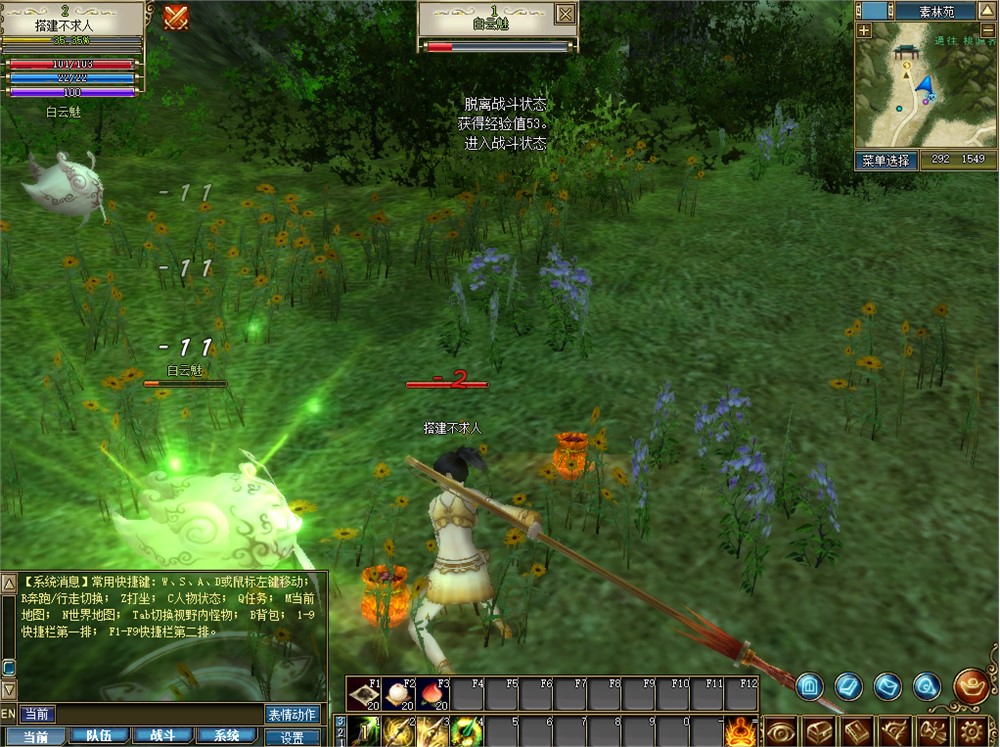The image size is (1000, 747).
Task: Zoom in the minimap with plus button
Action: [x=864, y=30]
